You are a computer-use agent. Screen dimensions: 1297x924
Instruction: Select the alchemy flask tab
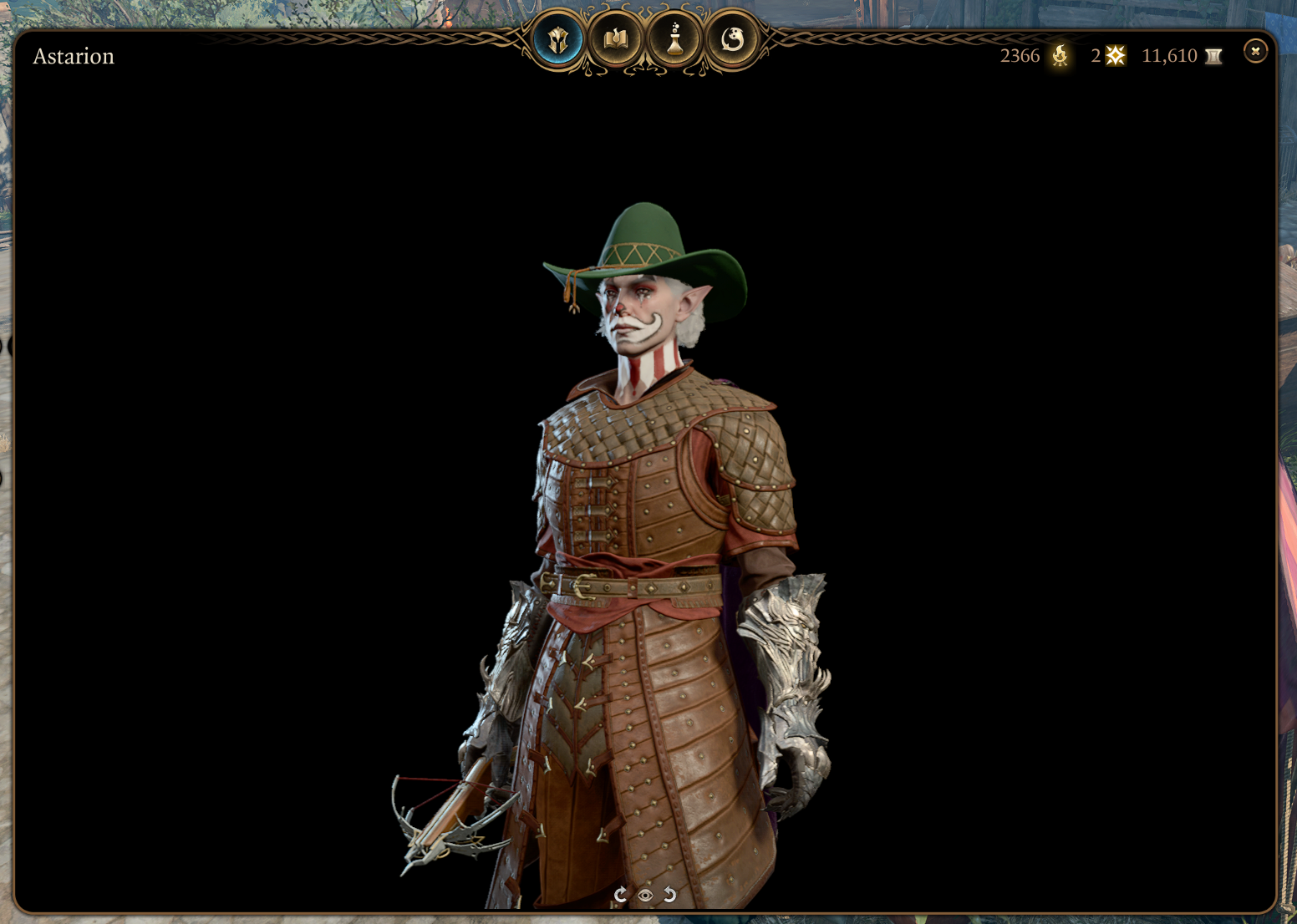tap(674, 39)
